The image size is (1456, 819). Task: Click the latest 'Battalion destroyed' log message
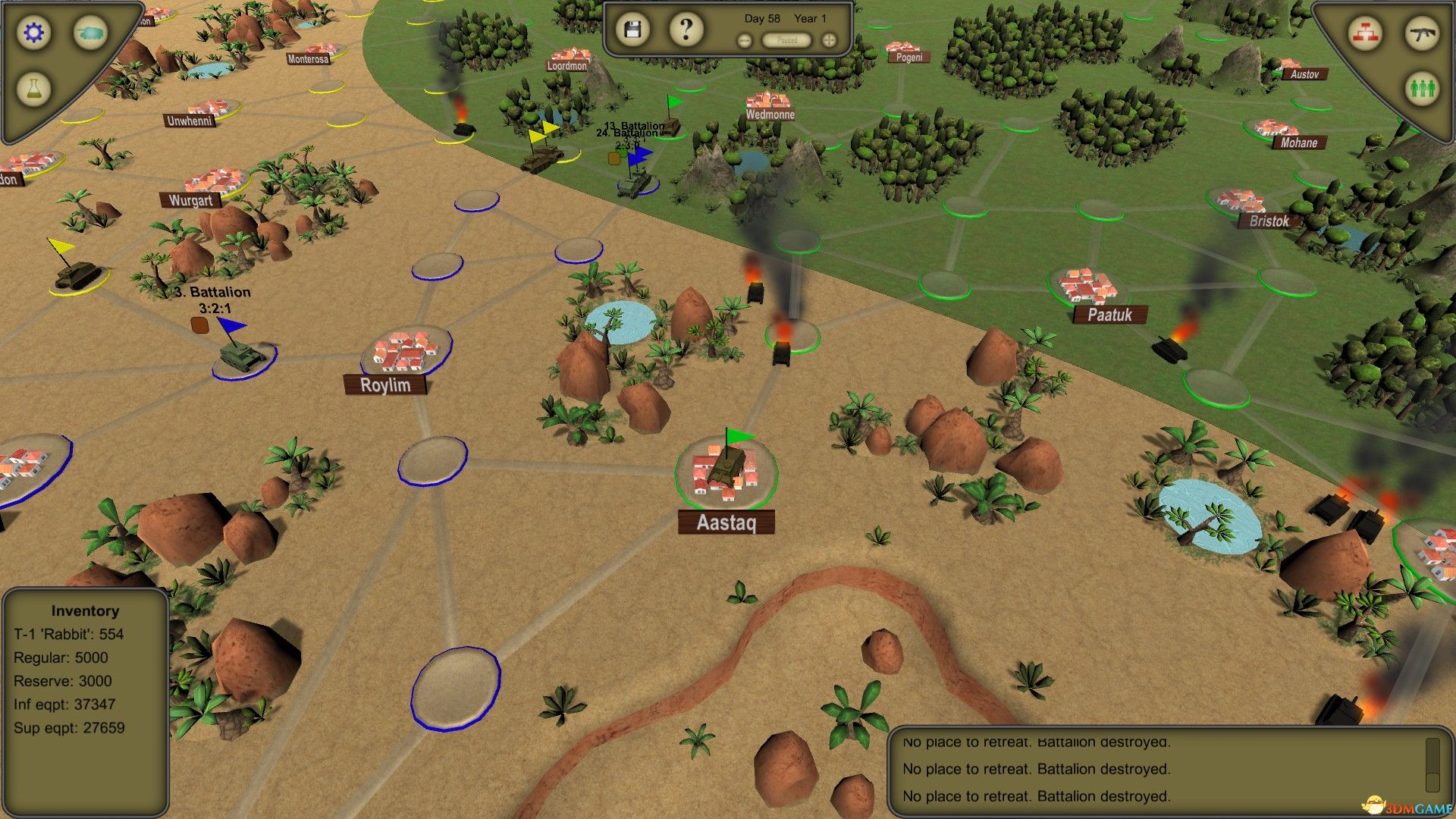[1036, 796]
